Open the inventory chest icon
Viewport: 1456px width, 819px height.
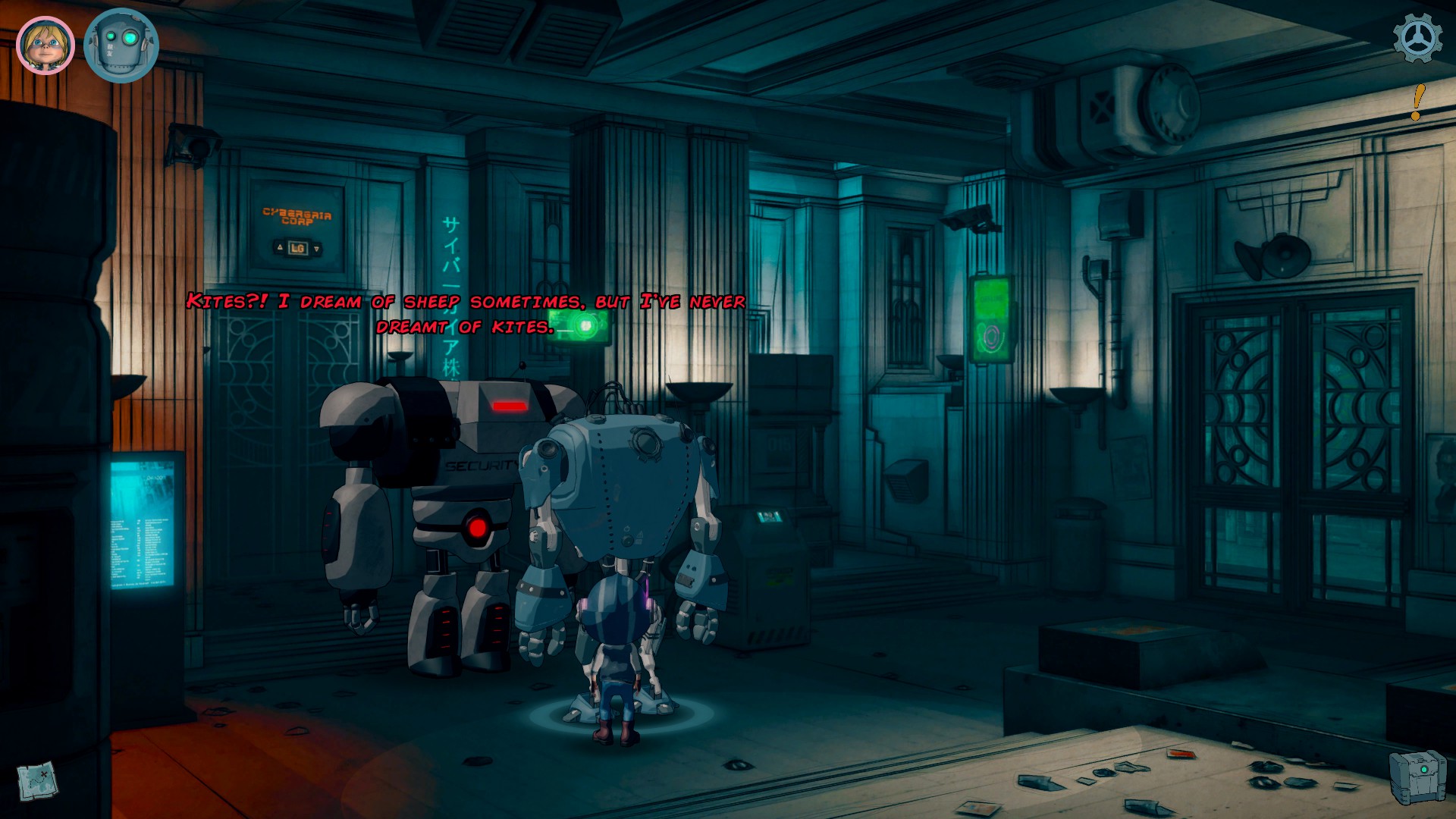coord(1417,775)
